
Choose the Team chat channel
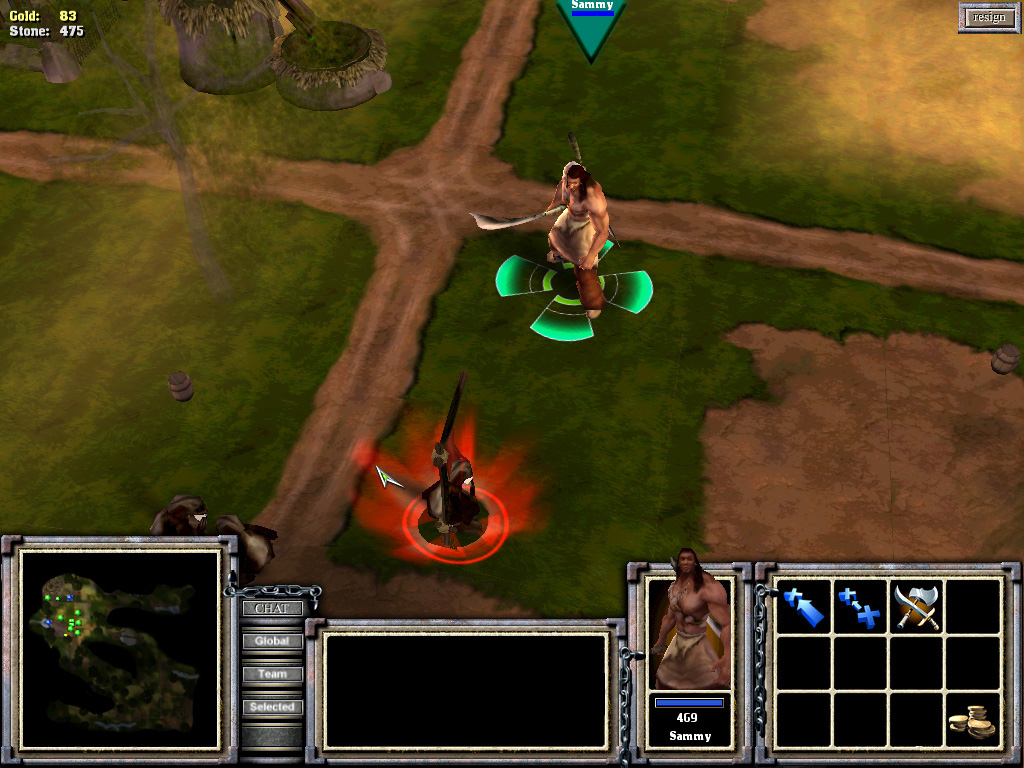(272, 674)
